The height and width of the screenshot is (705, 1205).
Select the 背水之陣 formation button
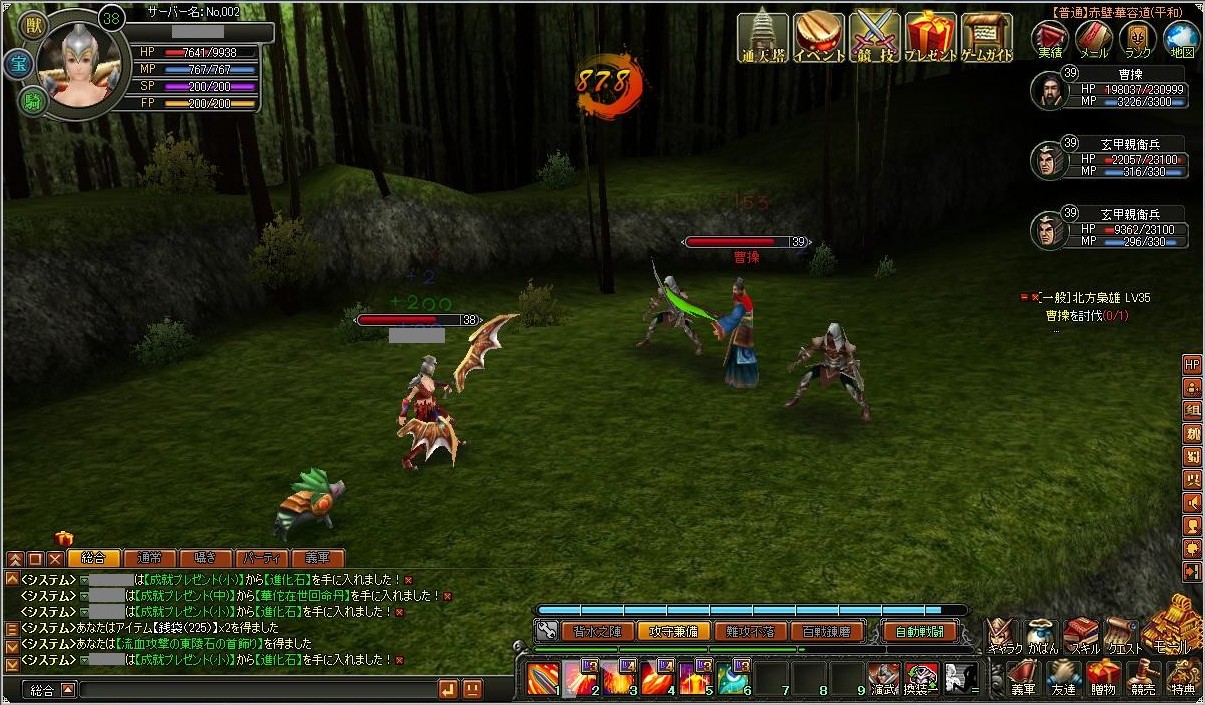[597, 631]
